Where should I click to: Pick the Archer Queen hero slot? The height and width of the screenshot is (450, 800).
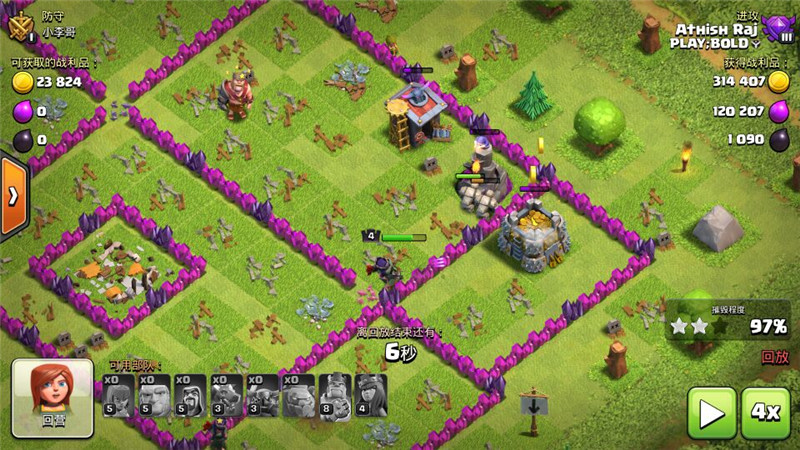[370, 396]
